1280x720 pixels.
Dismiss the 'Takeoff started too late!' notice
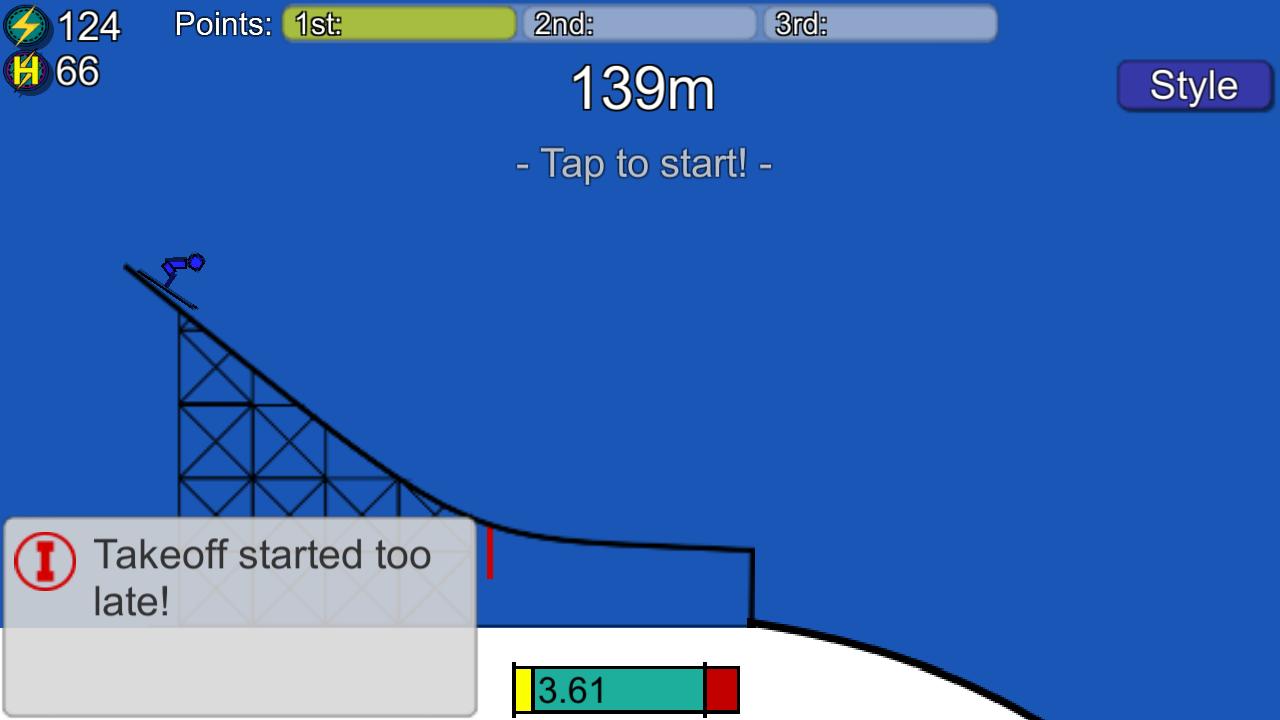pyautogui.click(x=260, y=575)
